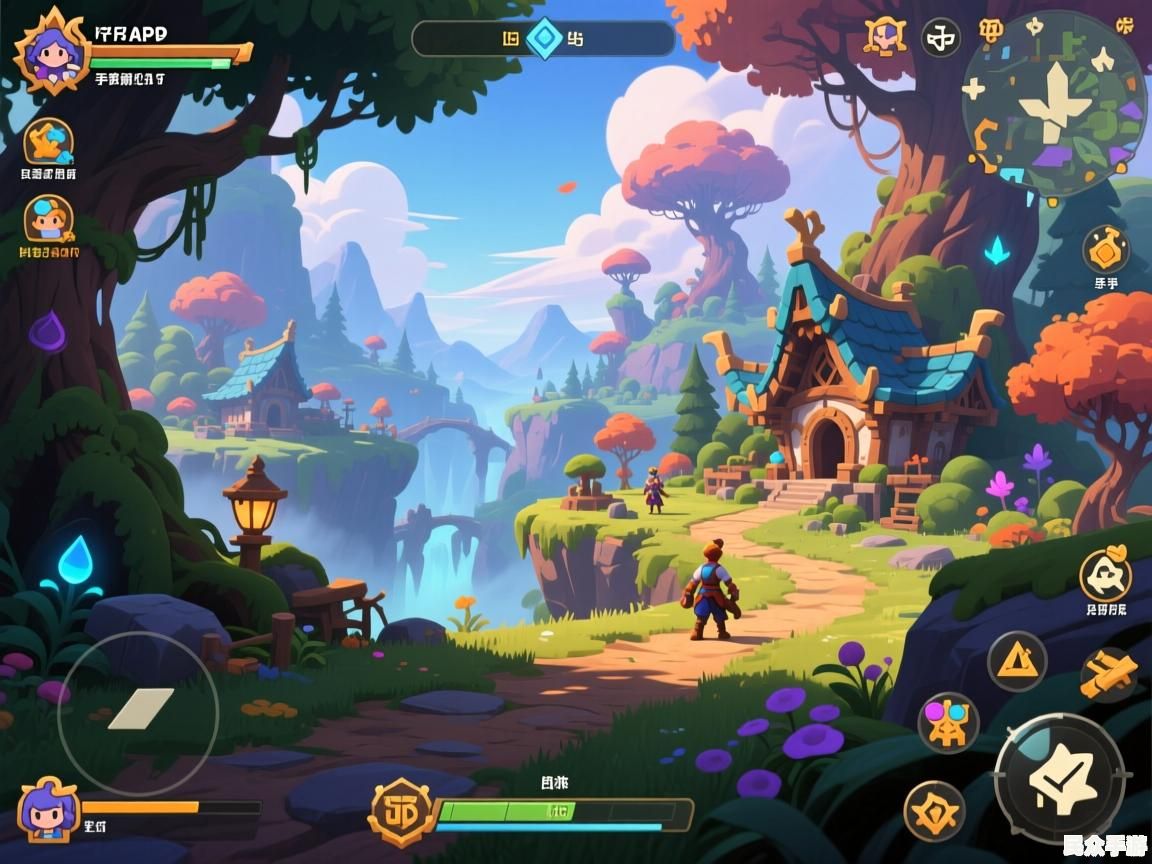Click the dark round white-glyph button

coord(940,38)
